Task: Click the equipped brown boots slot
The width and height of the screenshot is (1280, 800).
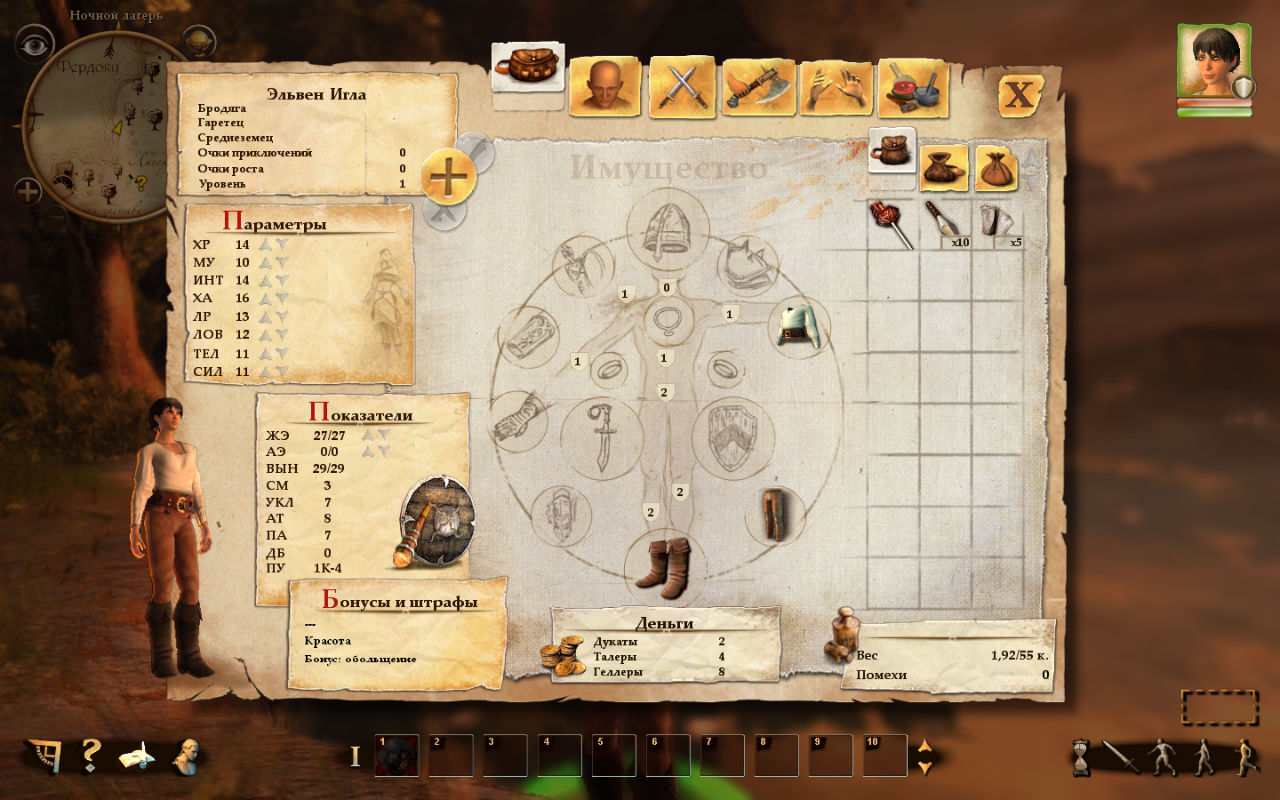Action: [663, 564]
